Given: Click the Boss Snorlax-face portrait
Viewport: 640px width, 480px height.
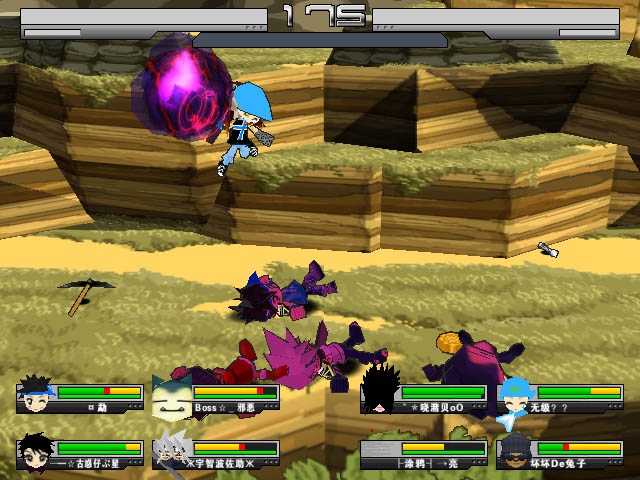Looking at the screenshot, I should pyautogui.click(x=171, y=394).
